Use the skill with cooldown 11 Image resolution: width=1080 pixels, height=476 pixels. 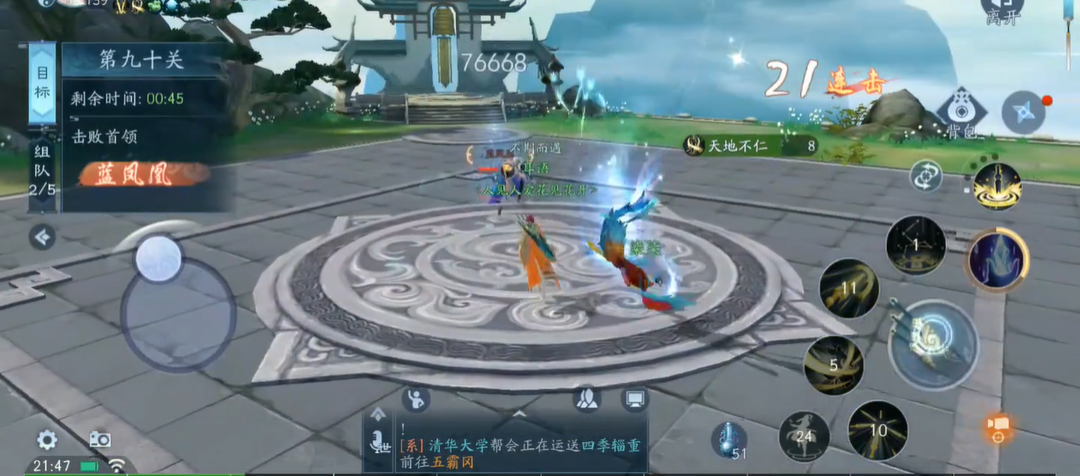[849, 288]
